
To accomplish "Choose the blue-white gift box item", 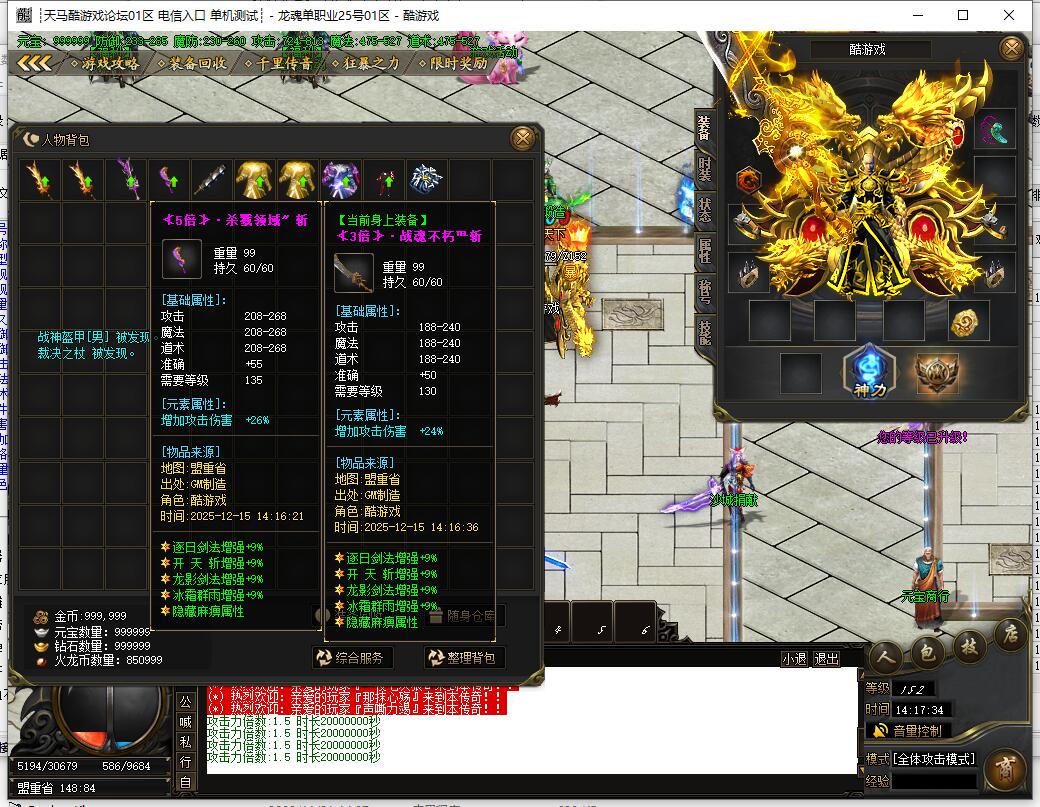I will click(428, 181).
